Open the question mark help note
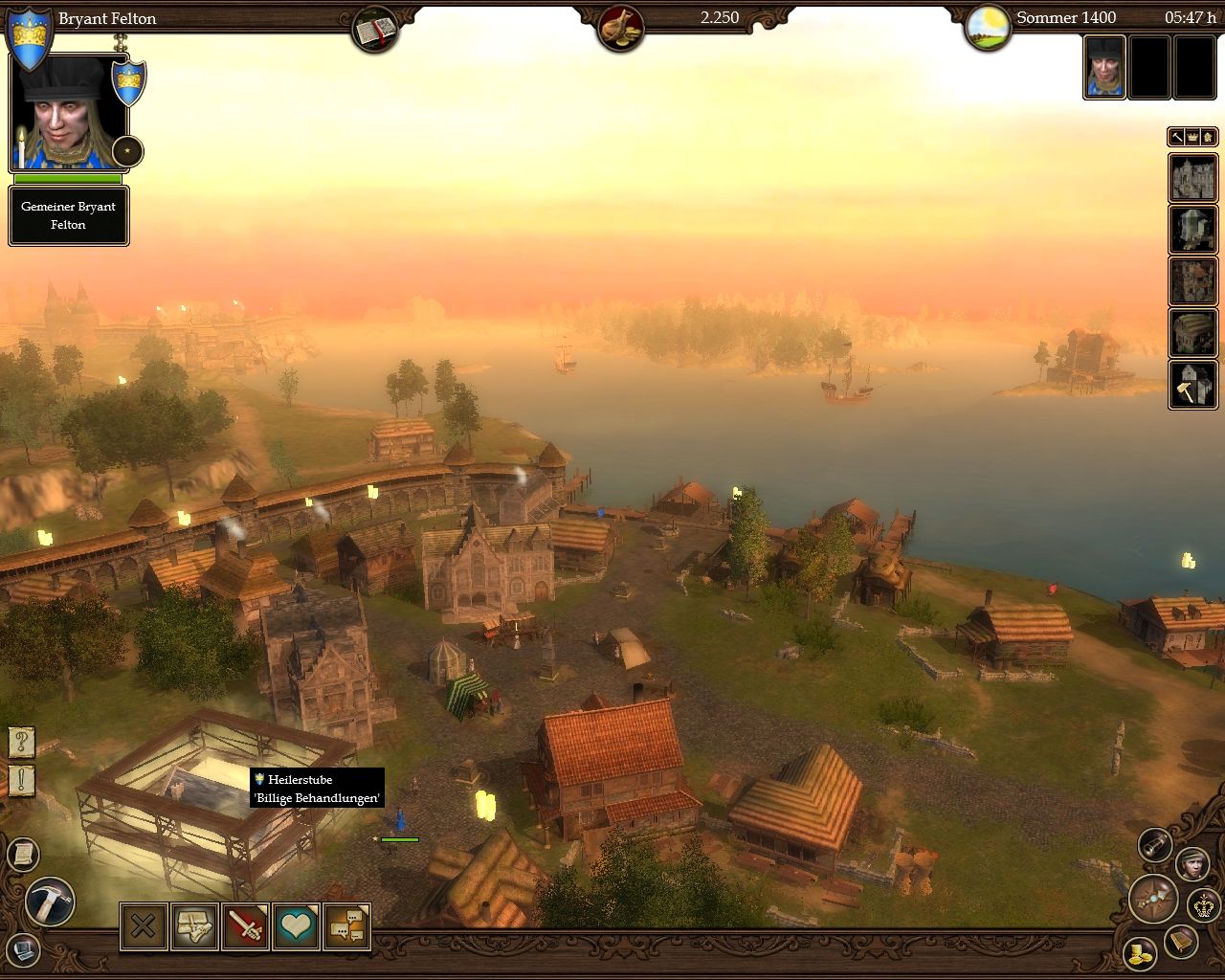1225x980 pixels. (21, 742)
